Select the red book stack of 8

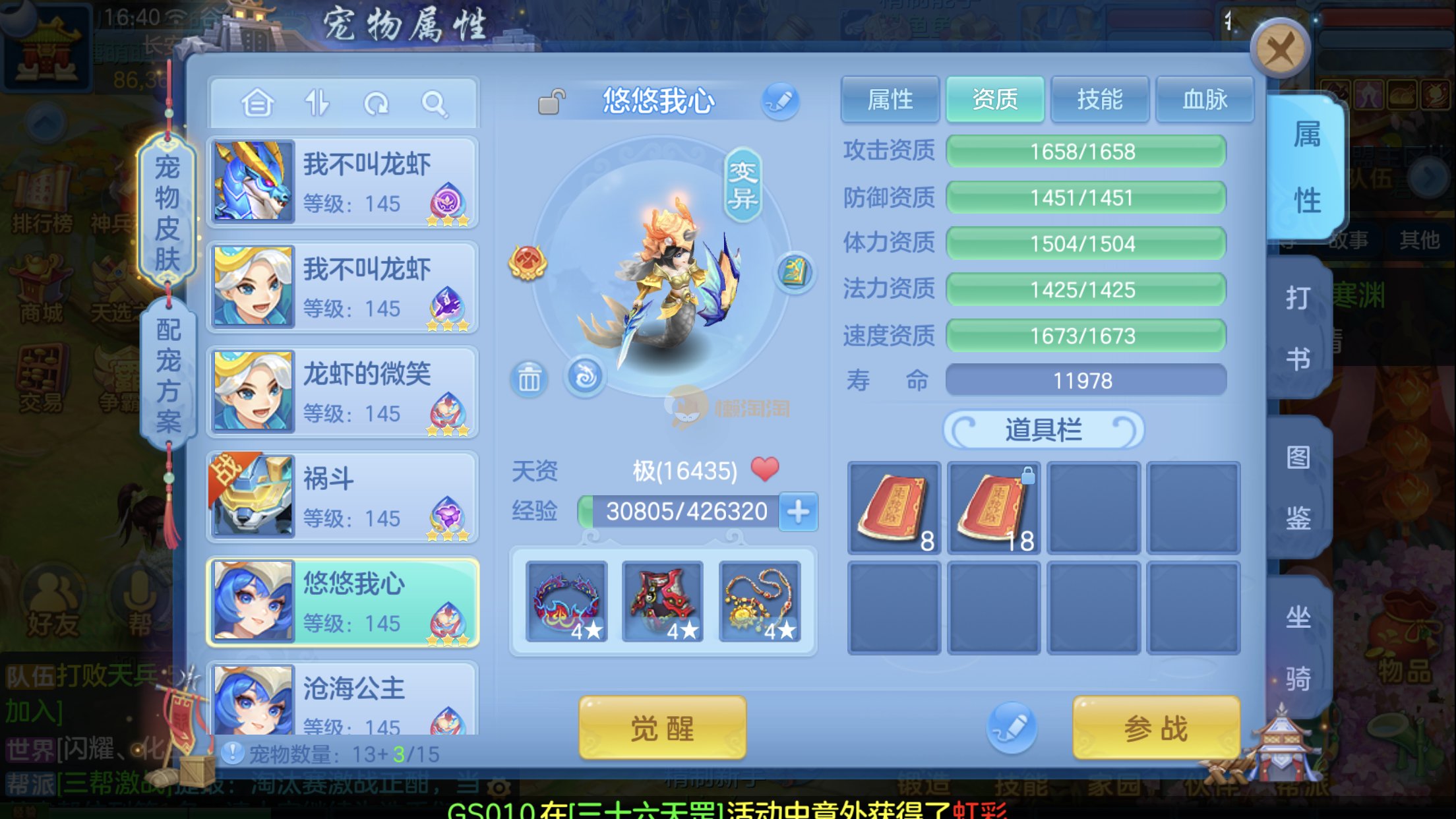tap(894, 508)
